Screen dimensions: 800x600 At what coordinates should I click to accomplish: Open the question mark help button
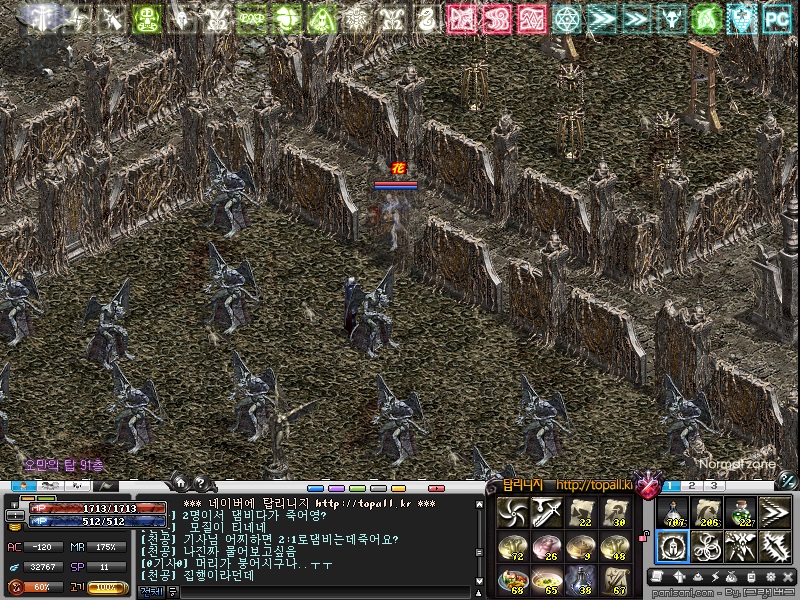click(199, 482)
